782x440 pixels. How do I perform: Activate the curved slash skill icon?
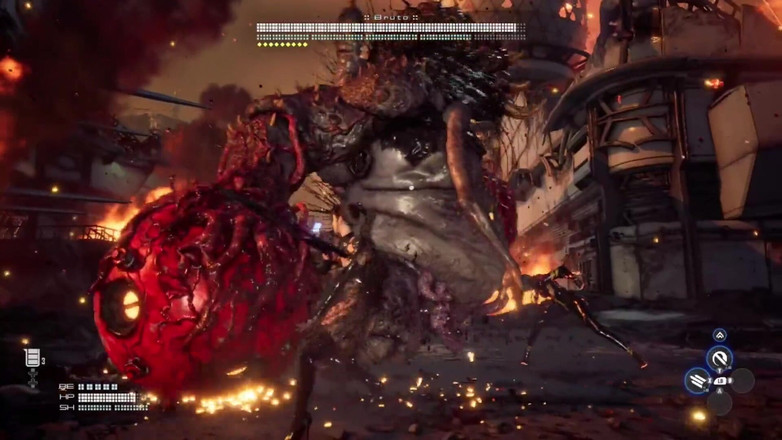click(719, 359)
